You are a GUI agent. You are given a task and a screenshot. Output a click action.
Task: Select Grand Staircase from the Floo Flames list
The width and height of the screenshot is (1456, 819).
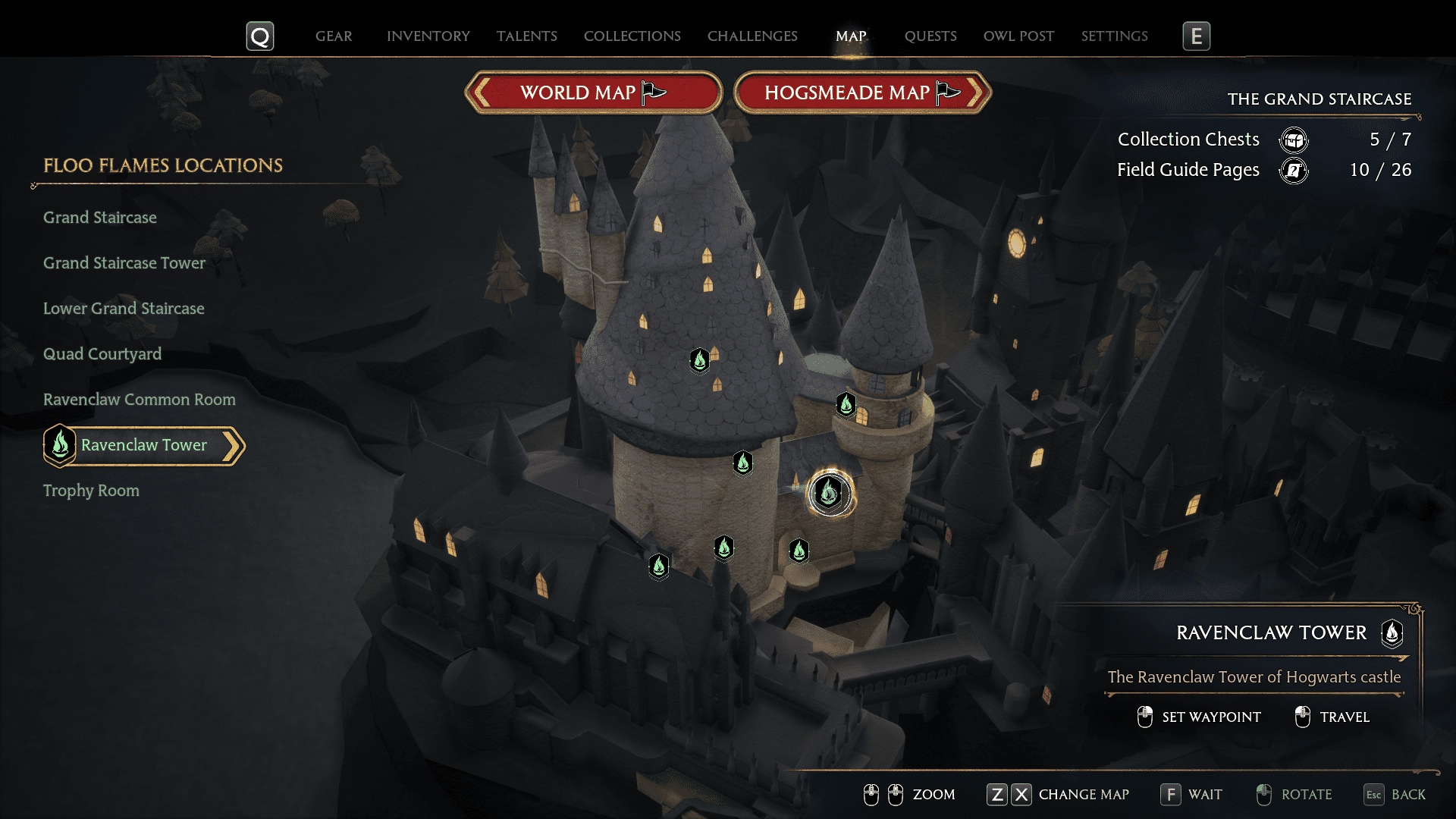99,218
